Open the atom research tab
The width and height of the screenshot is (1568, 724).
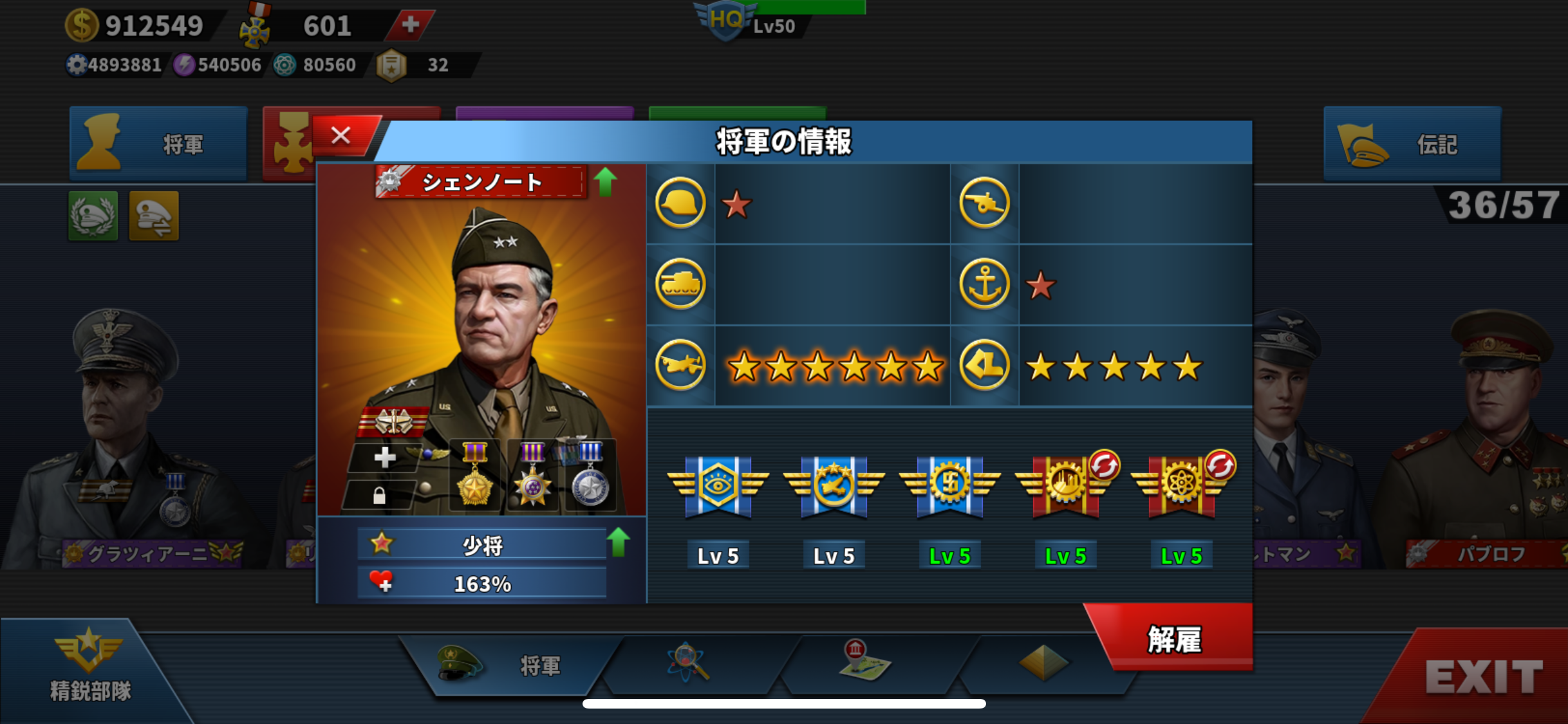click(688, 663)
